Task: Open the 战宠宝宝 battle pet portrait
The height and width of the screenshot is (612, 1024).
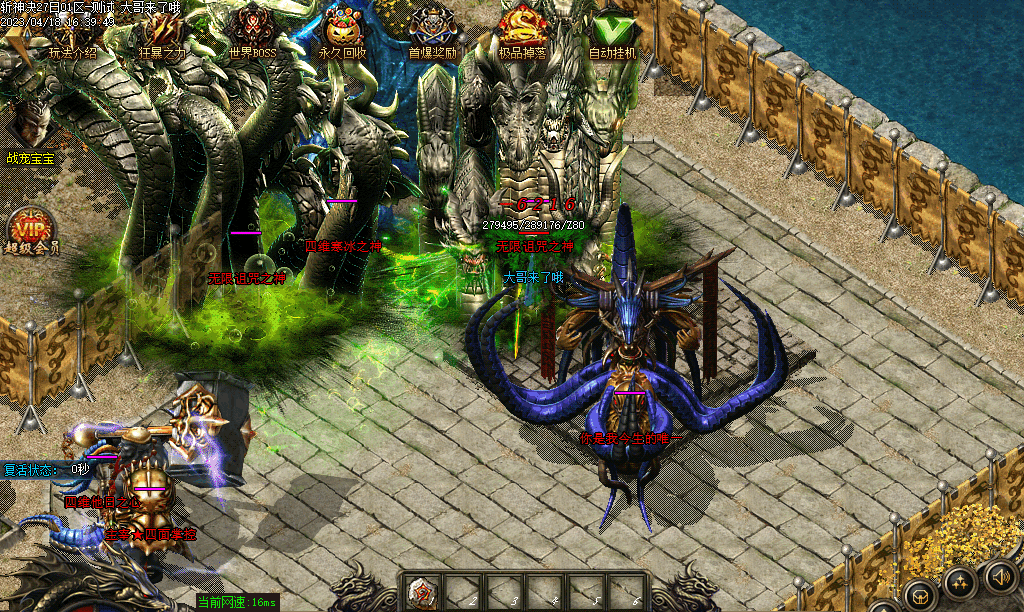Action: coord(30,132)
